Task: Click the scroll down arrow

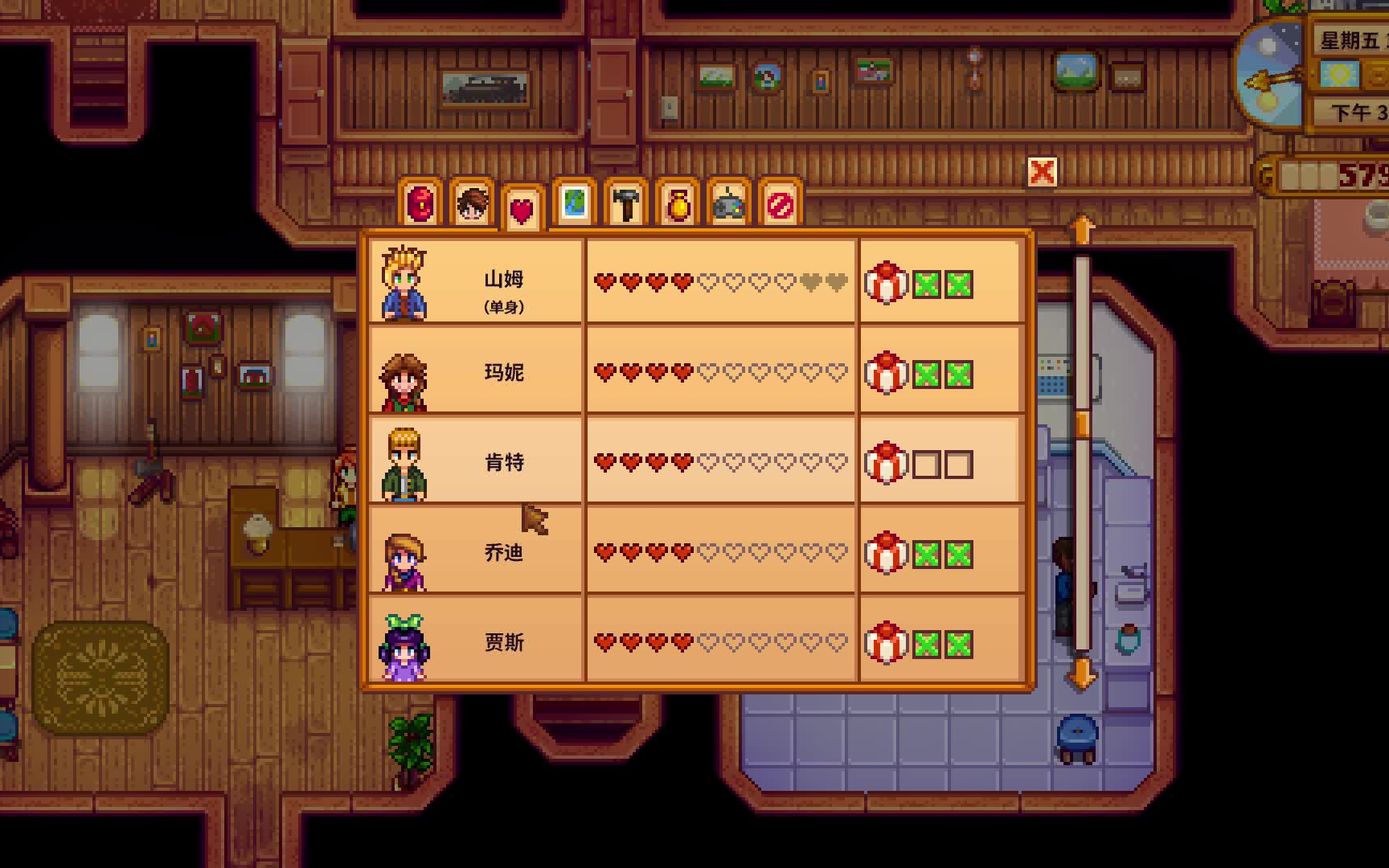Action: 1082,674
